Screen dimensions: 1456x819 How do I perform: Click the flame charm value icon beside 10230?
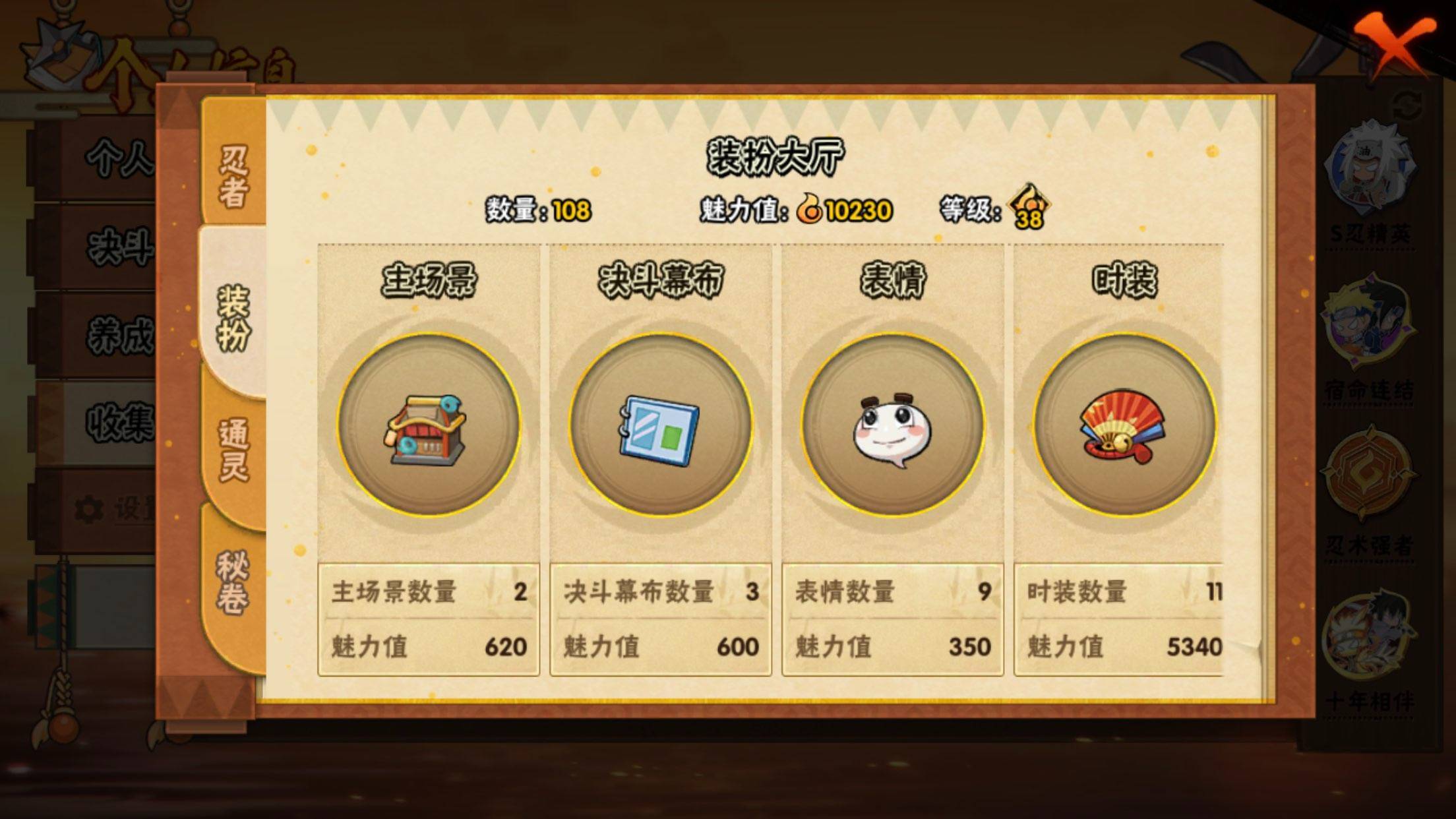click(x=812, y=210)
